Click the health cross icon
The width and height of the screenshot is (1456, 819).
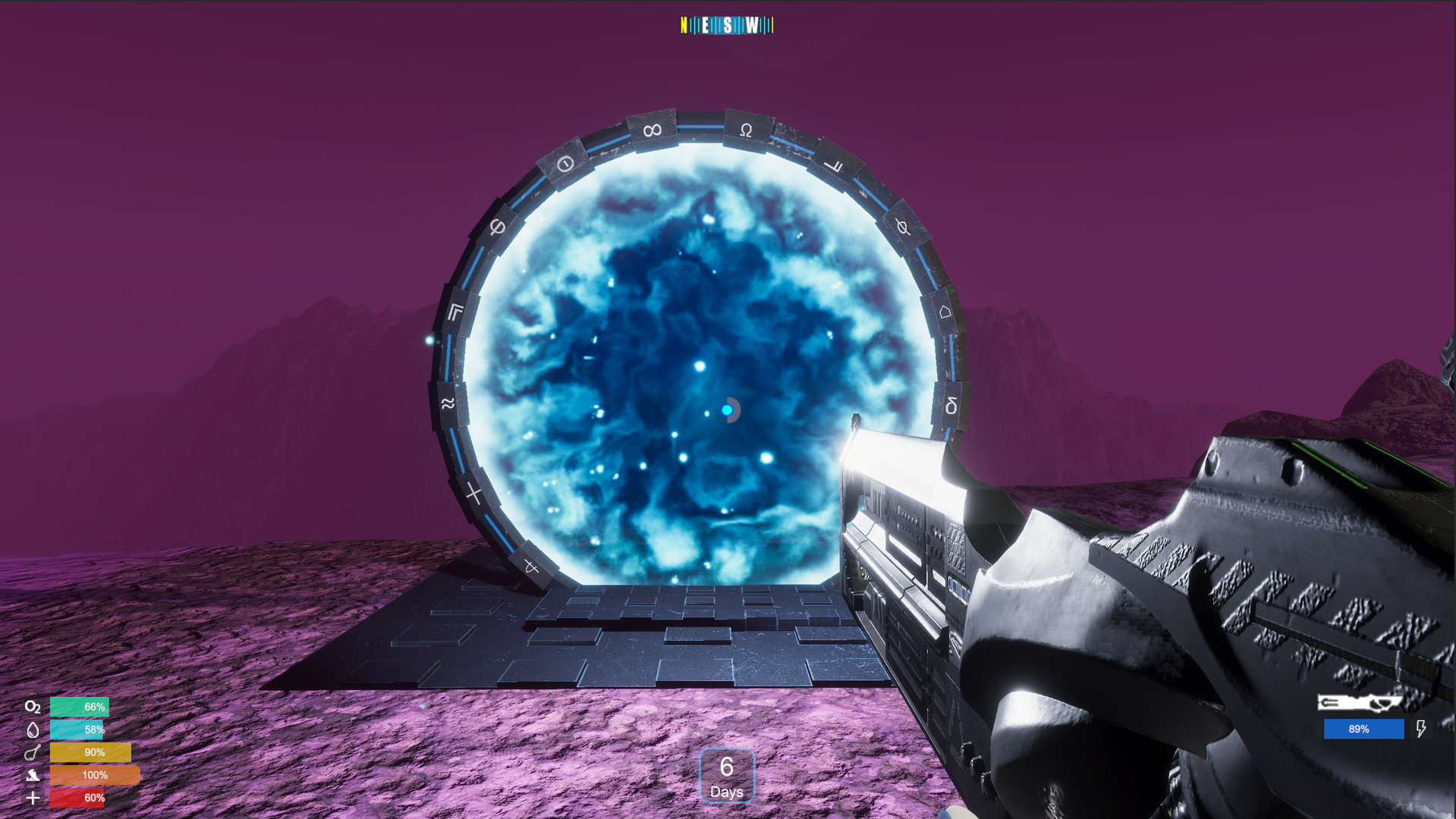[x=33, y=798]
